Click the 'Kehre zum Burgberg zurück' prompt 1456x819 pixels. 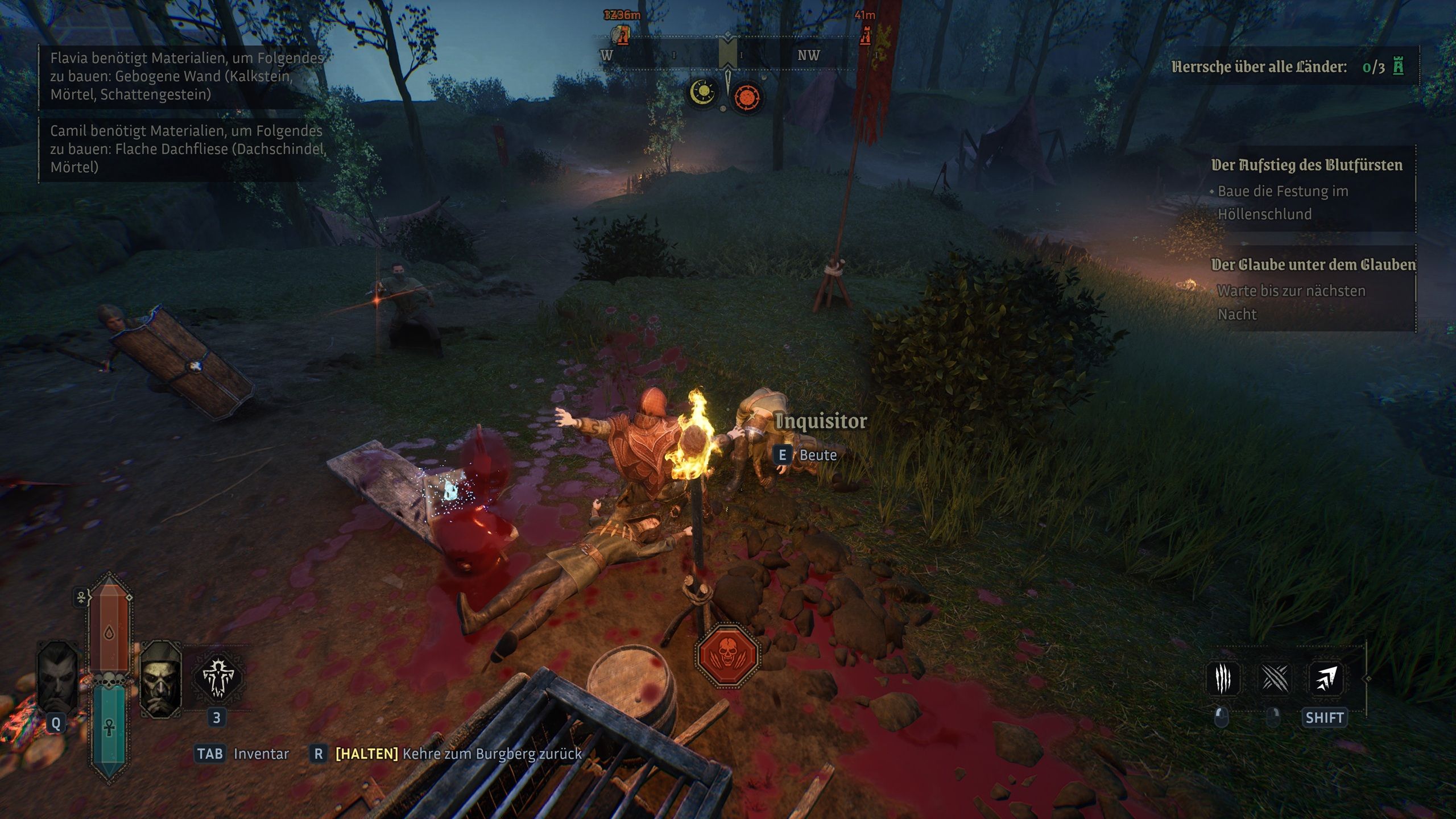492,754
